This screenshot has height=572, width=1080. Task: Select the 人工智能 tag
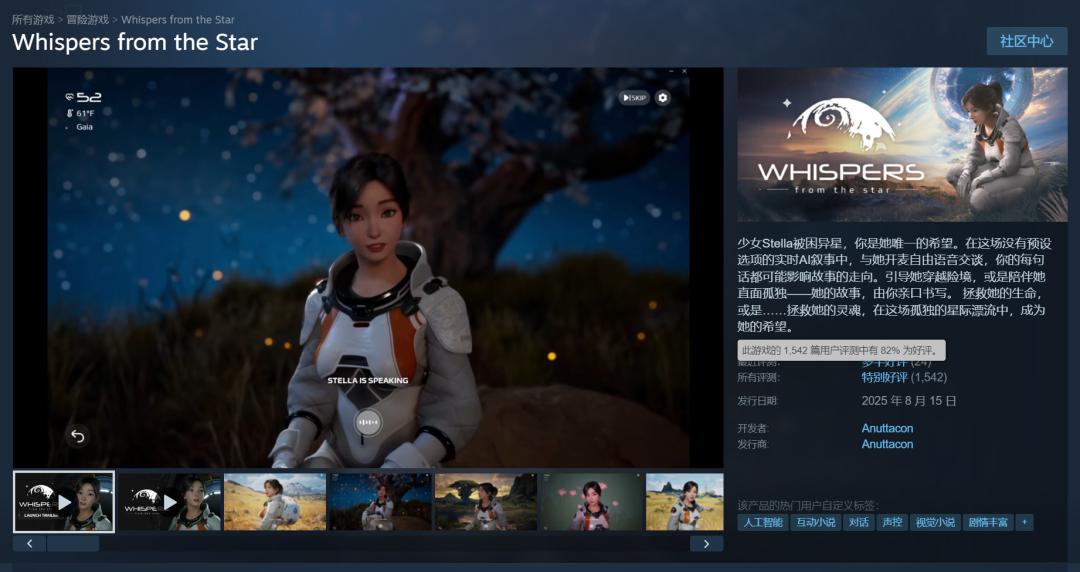762,522
